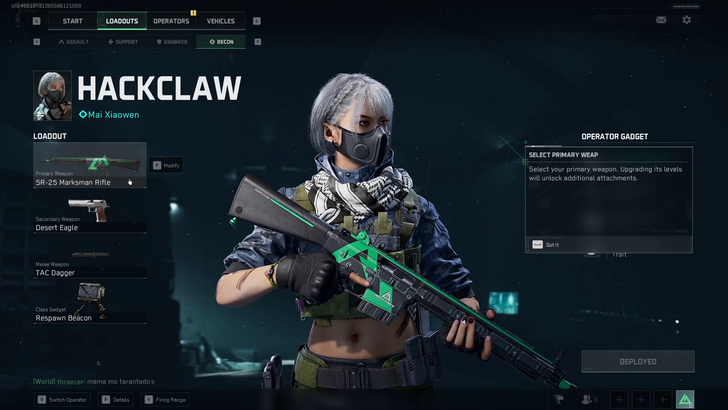Choose the Support class tab
This screenshot has width=728, height=410.
[x=124, y=42]
